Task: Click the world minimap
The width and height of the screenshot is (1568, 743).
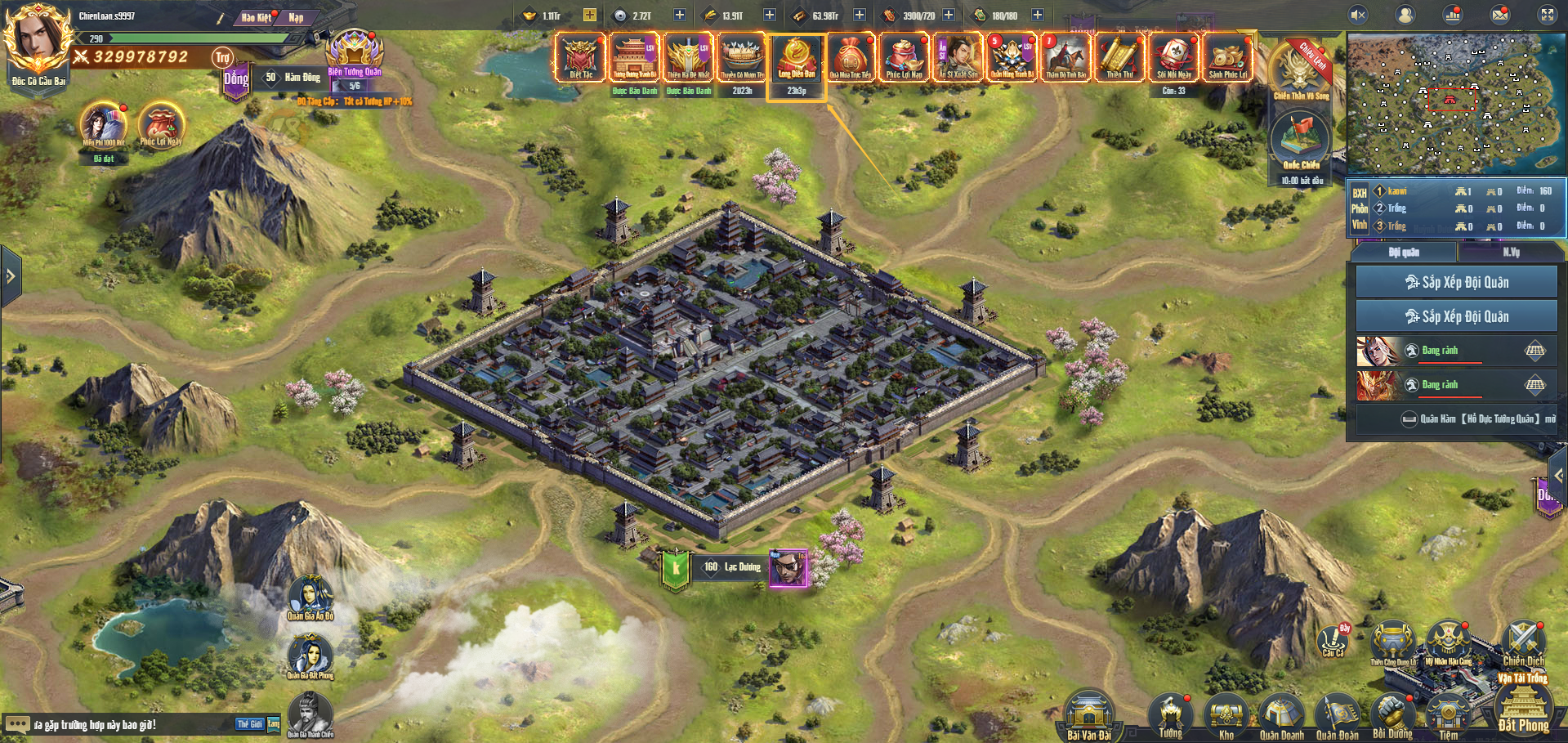Action: point(1455,103)
